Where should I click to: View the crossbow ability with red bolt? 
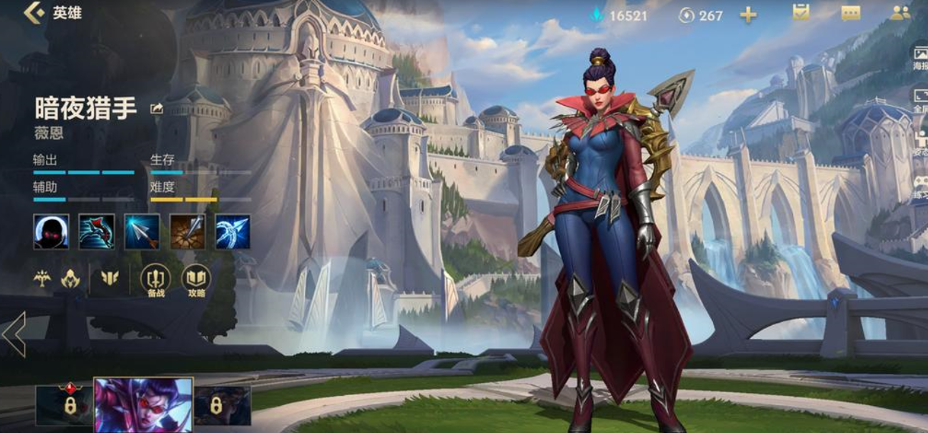click(96, 231)
